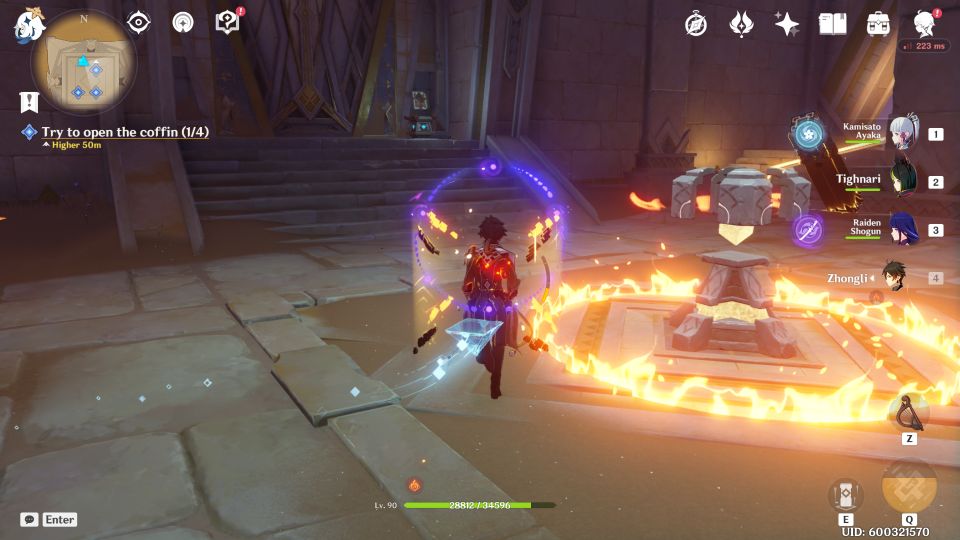Activate Zhongli's elemental burst
Viewport: 960px width, 540px height.
pyautogui.click(x=909, y=485)
